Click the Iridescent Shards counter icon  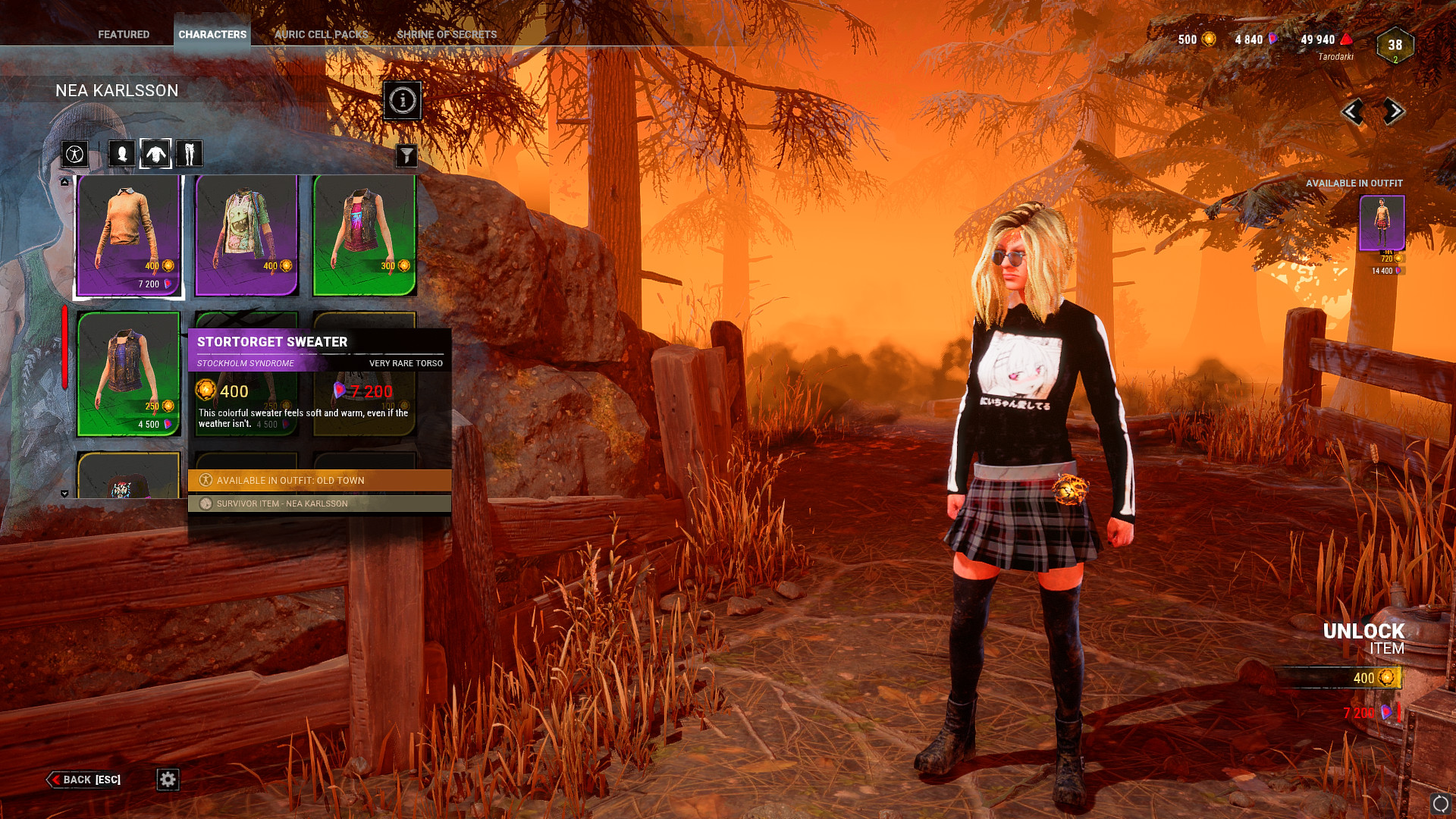(x=1271, y=39)
